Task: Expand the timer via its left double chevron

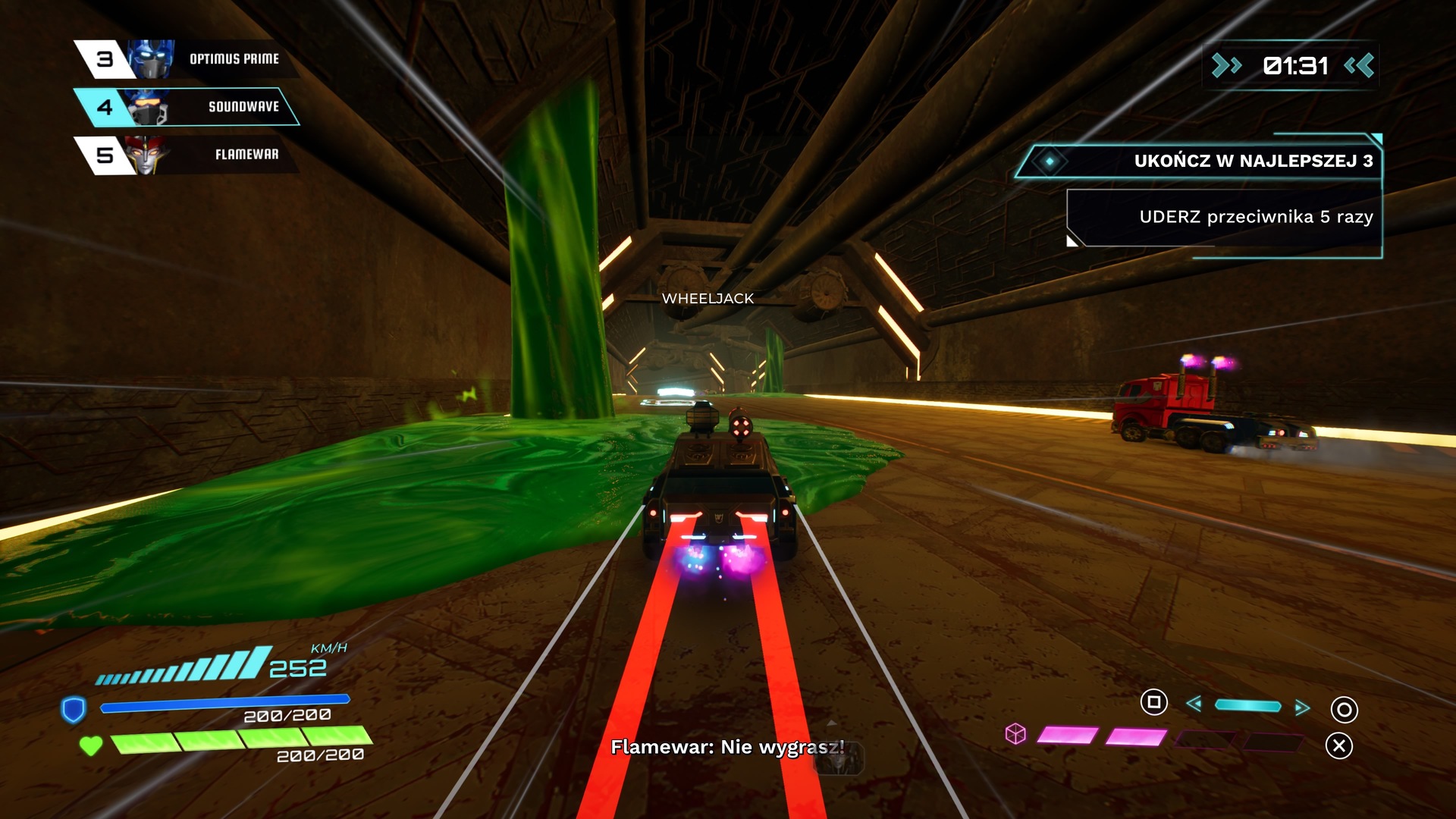Action: tap(1226, 66)
